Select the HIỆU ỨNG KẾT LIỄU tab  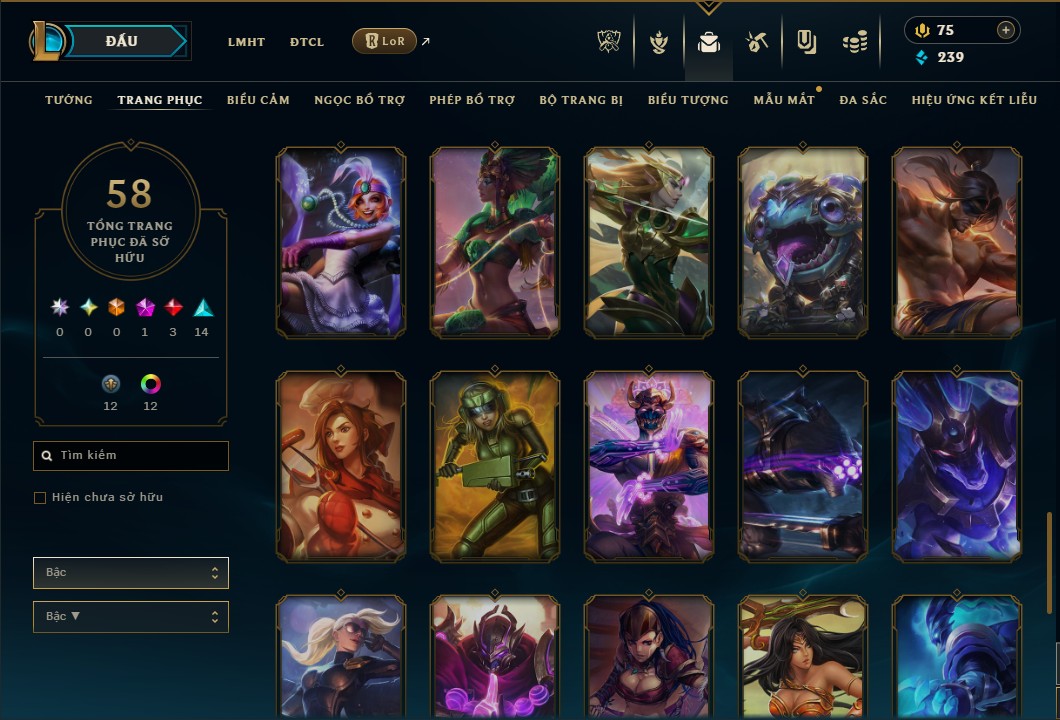tap(974, 100)
